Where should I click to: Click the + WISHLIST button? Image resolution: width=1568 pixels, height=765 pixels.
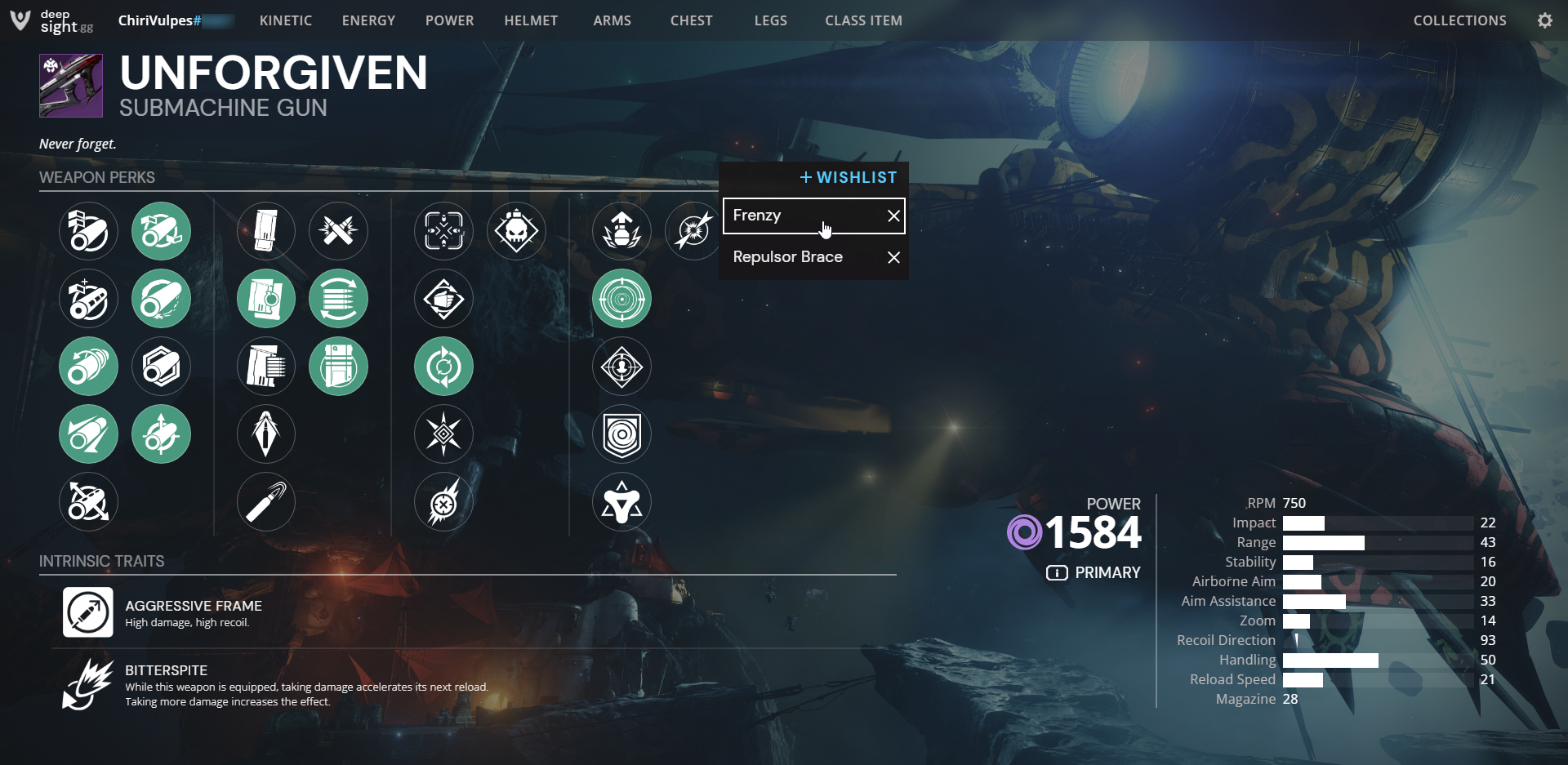(848, 177)
